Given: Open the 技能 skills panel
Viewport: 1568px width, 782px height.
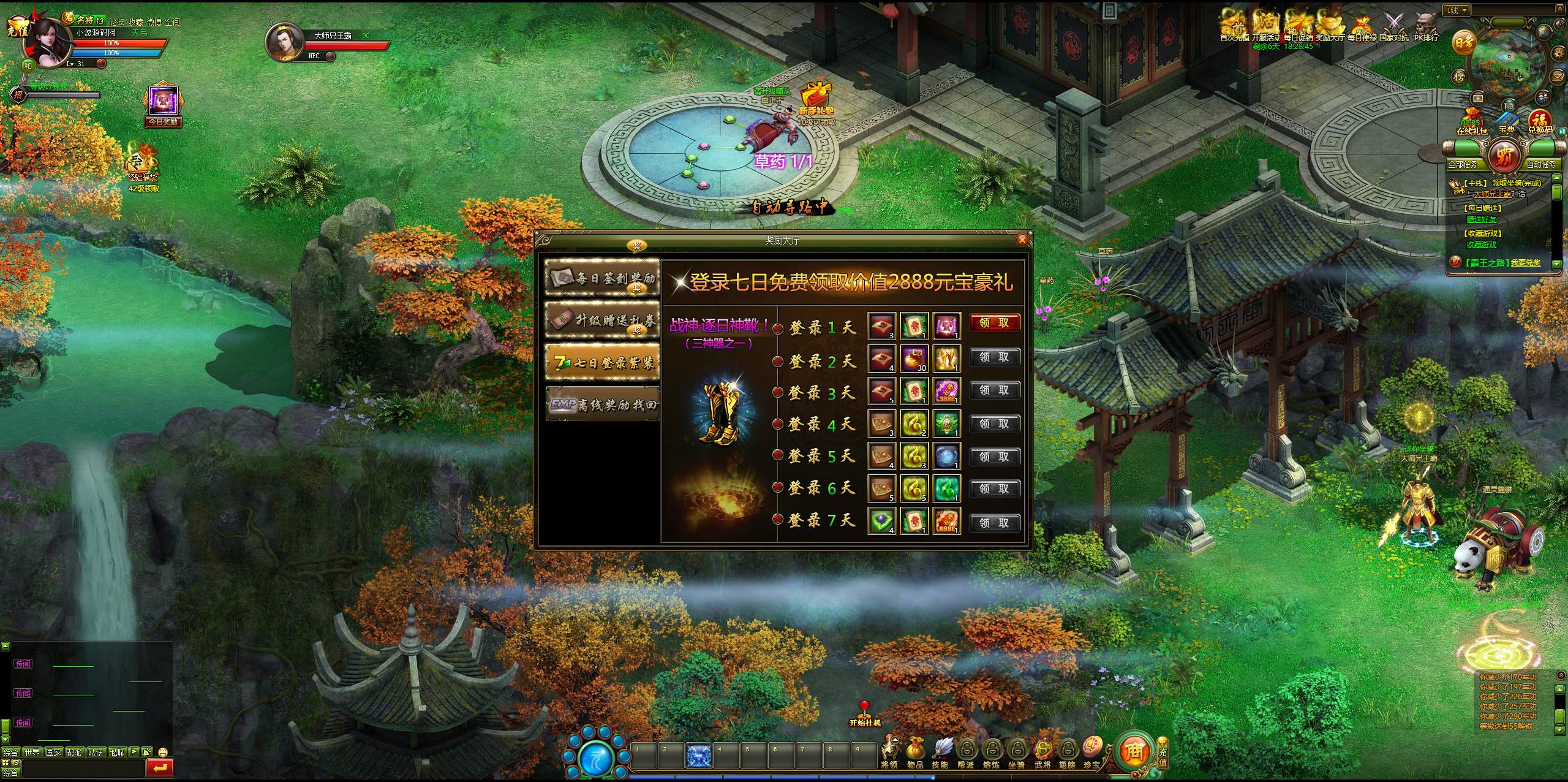Looking at the screenshot, I should 940,752.
